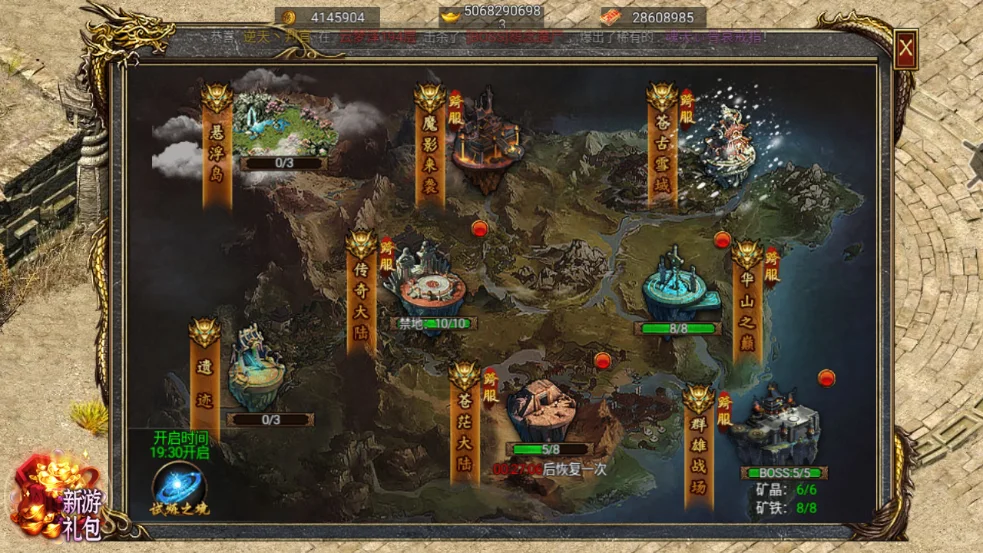Select the 华山之巅 teal island
983x553 pixels.
(x=682, y=288)
